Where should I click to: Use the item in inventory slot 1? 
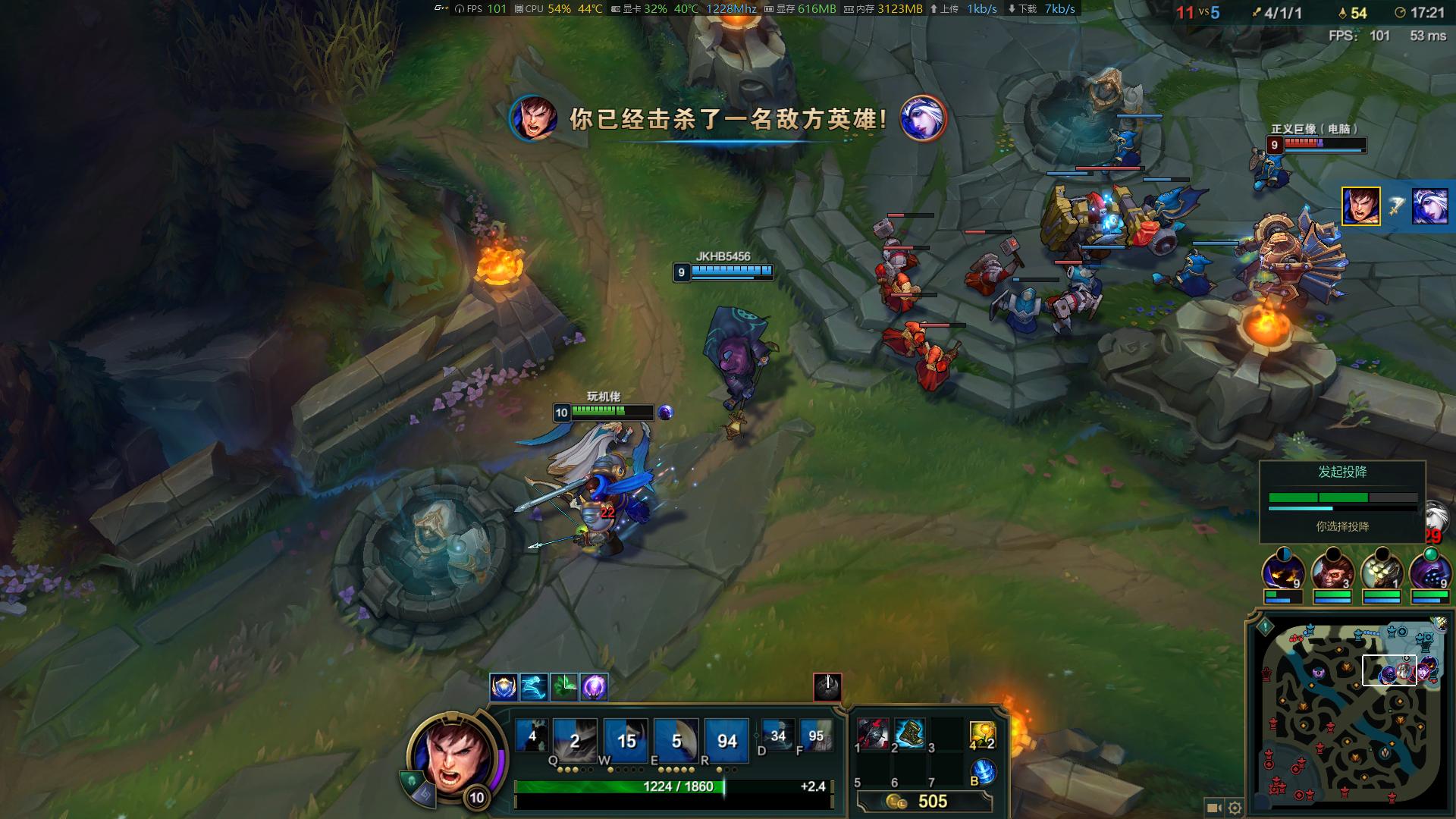(873, 734)
